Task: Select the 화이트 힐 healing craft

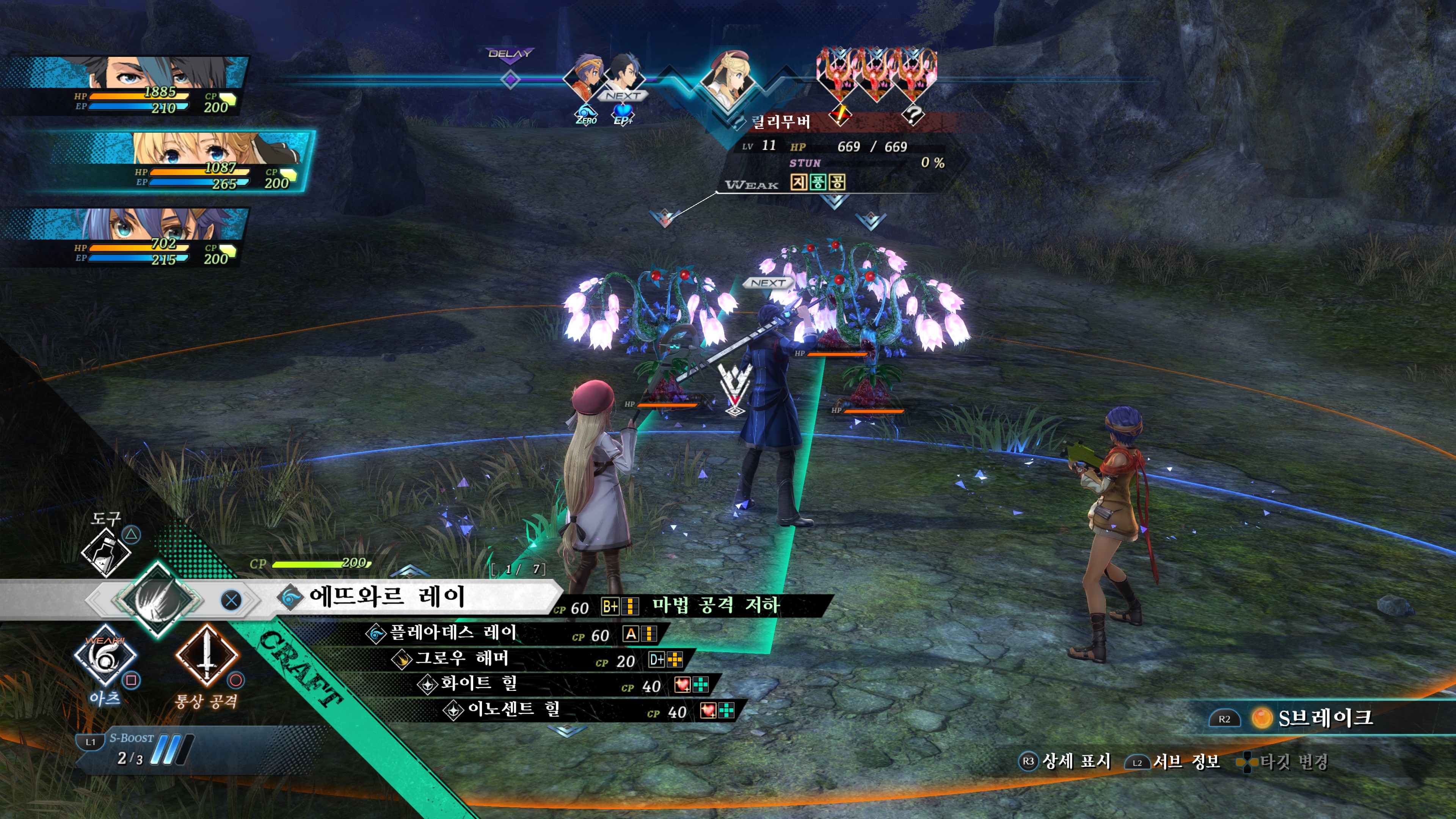Action: tap(478, 684)
